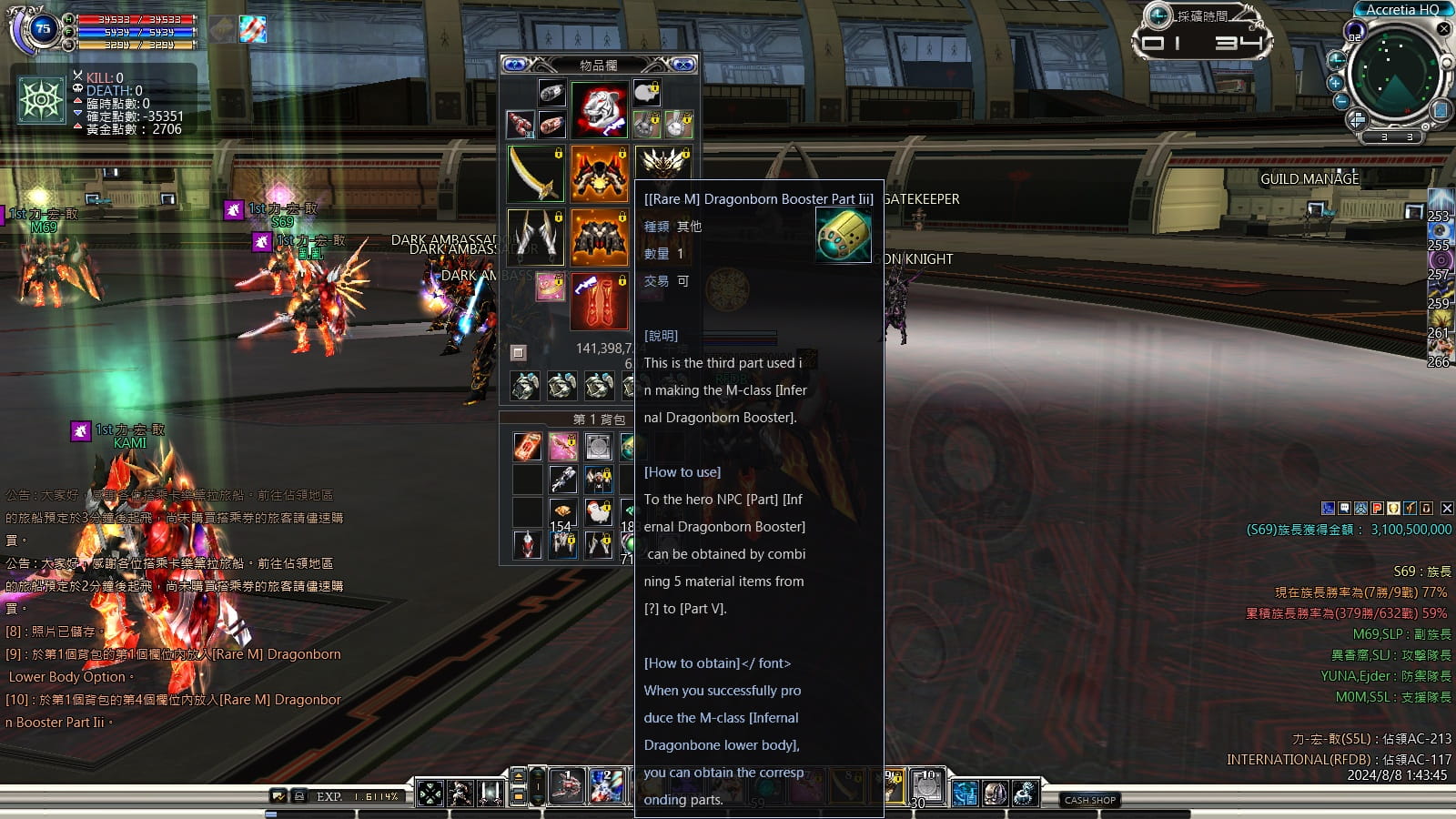Toggle the small checkbox beside the money total
The height and width of the screenshot is (819, 1456).
tap(519, 352)
